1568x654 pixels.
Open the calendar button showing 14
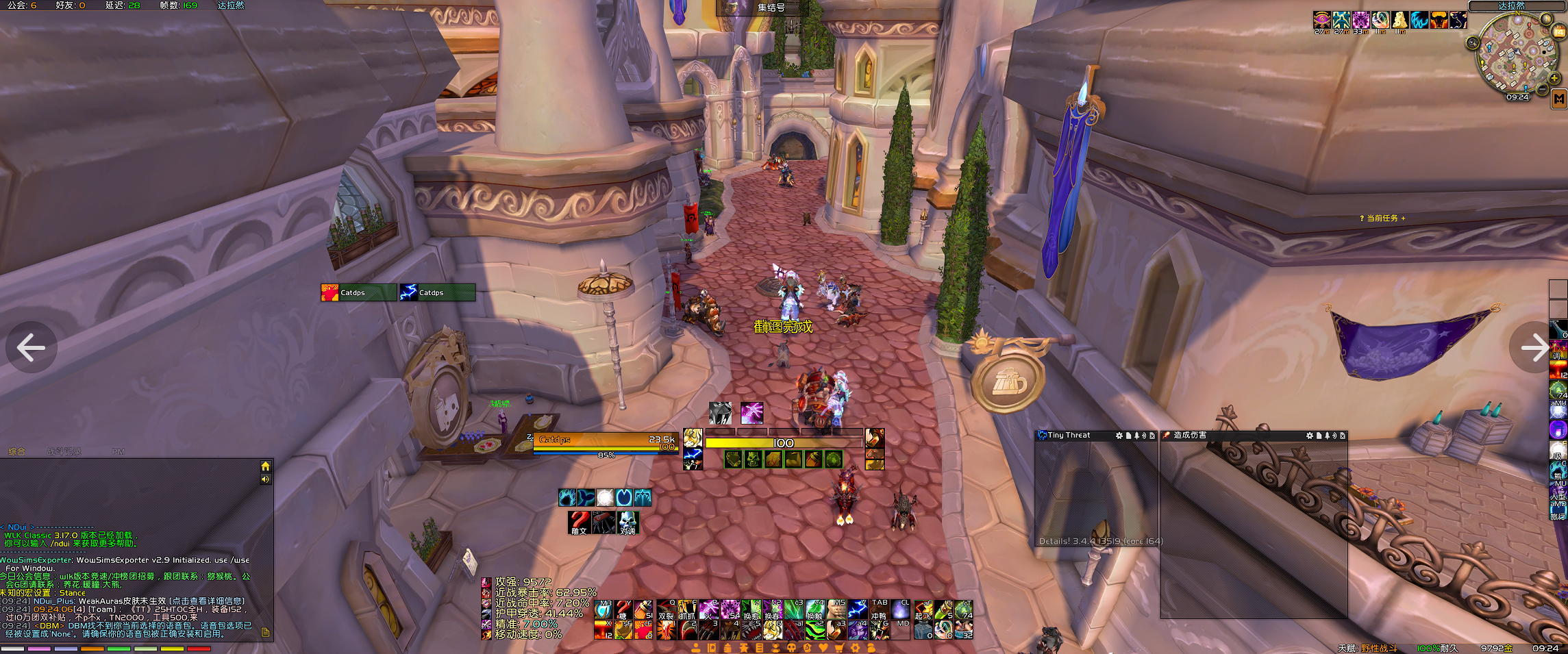(1560, 32)
